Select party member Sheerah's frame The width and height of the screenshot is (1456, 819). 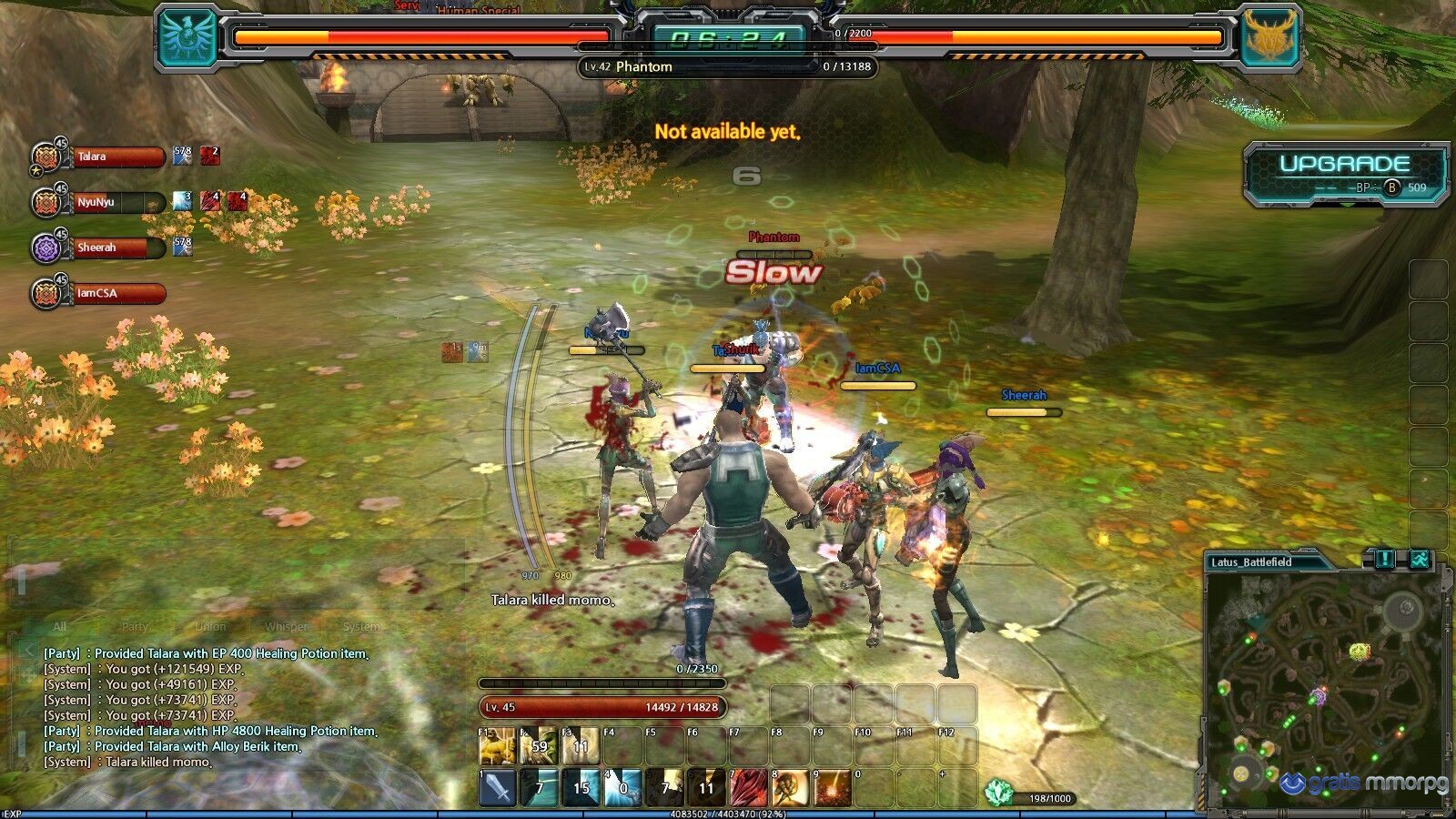[117, 248]
